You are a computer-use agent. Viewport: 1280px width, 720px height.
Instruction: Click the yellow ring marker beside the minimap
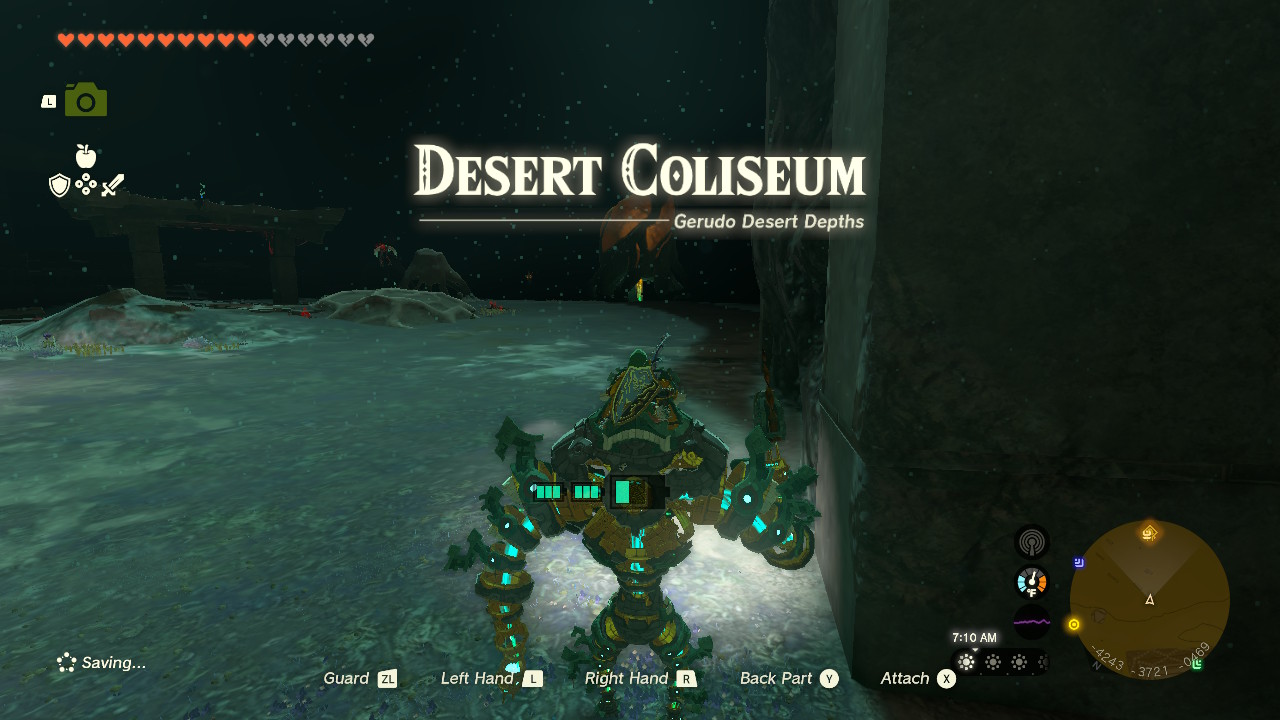(x=1074, y=624)
